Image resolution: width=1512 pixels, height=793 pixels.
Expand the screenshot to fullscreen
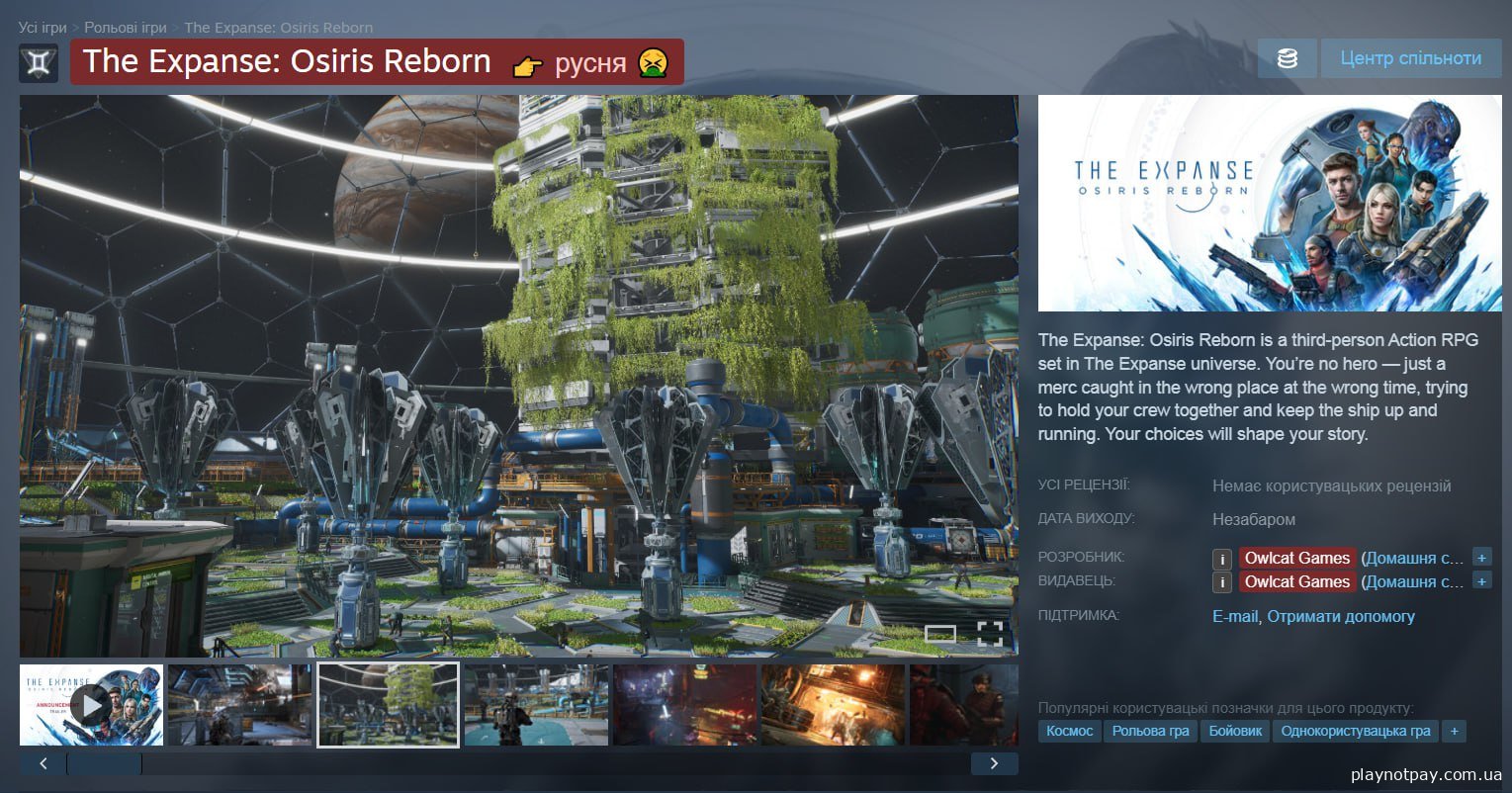pyautogui.click(x=990, y=634)
